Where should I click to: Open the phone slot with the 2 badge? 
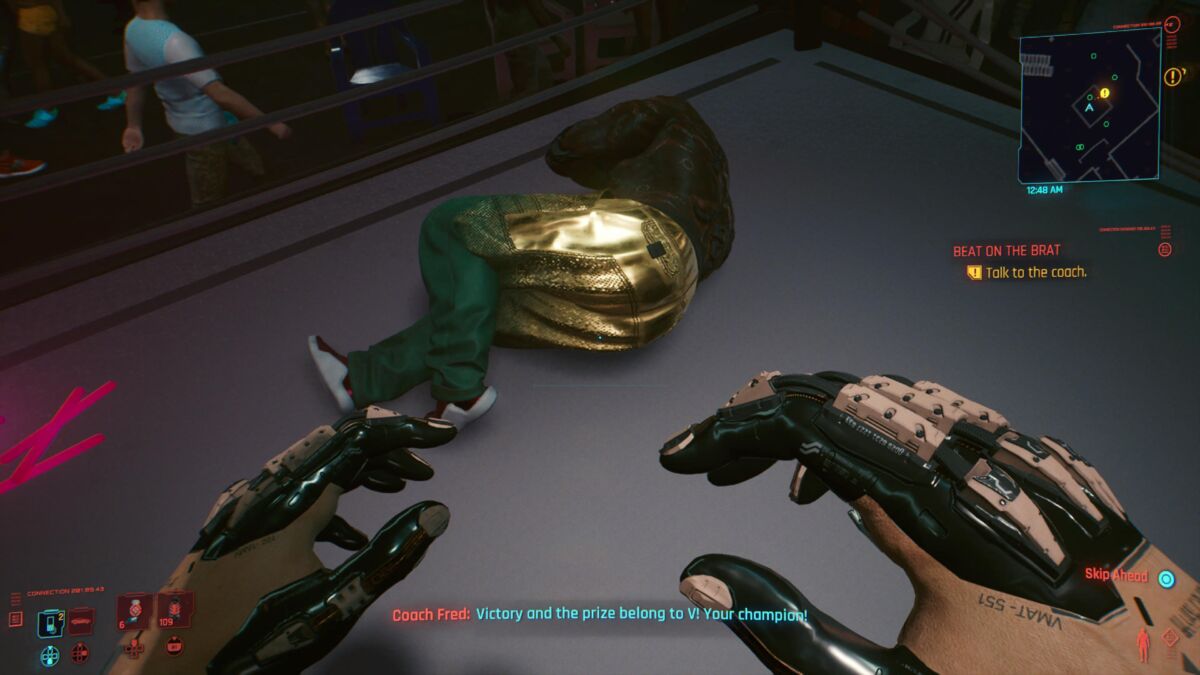(50, 622)
